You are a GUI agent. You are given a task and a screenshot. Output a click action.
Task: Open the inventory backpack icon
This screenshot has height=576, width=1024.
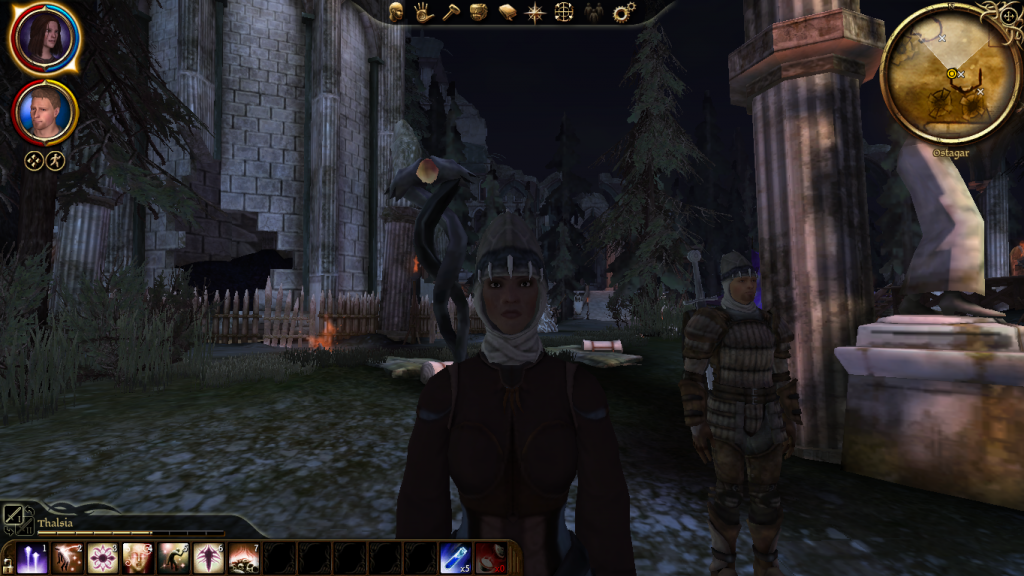(x=478, y=13)
